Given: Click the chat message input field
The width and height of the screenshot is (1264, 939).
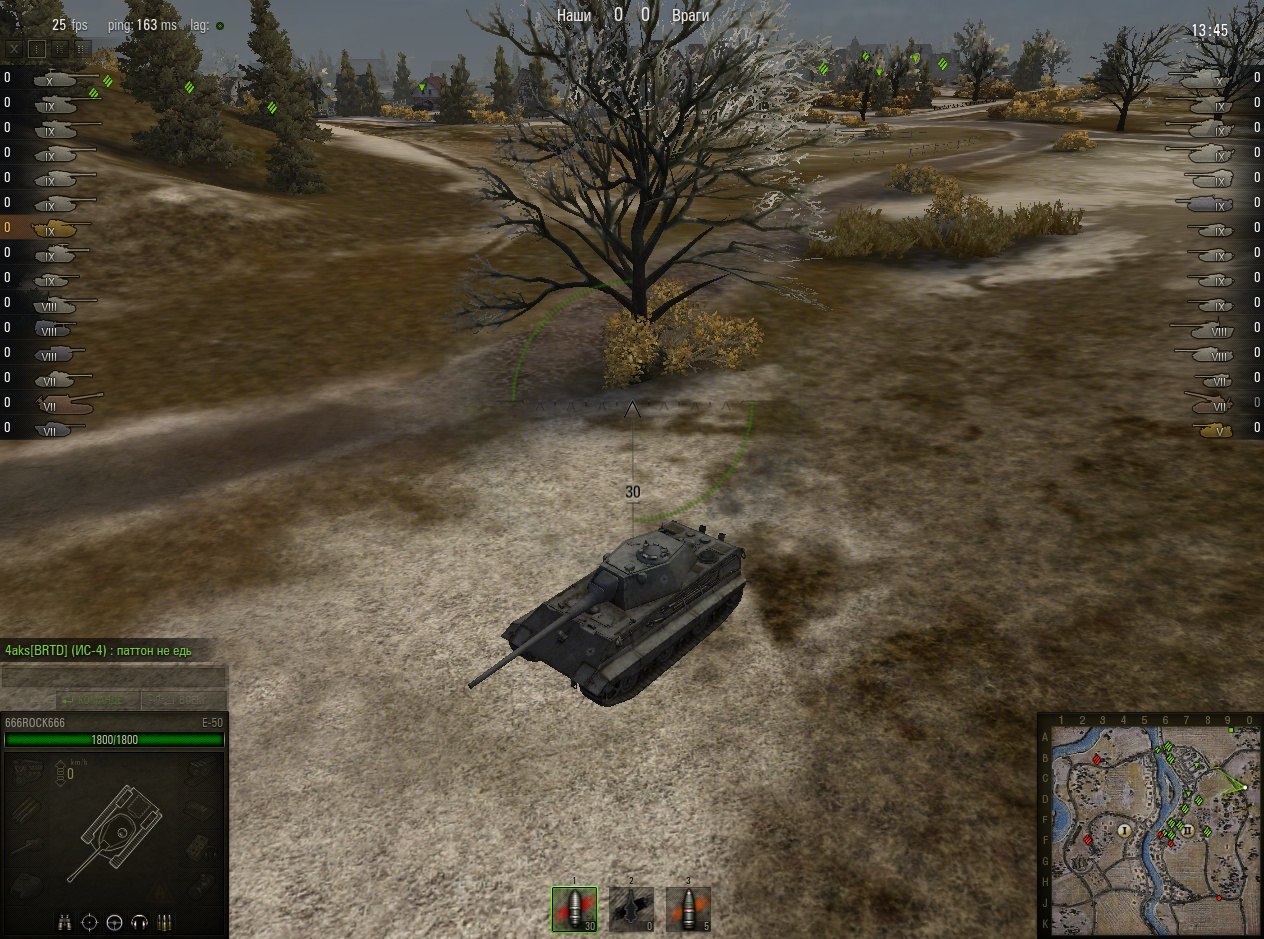Looking at the screenshot, I should tap(113, 677).
